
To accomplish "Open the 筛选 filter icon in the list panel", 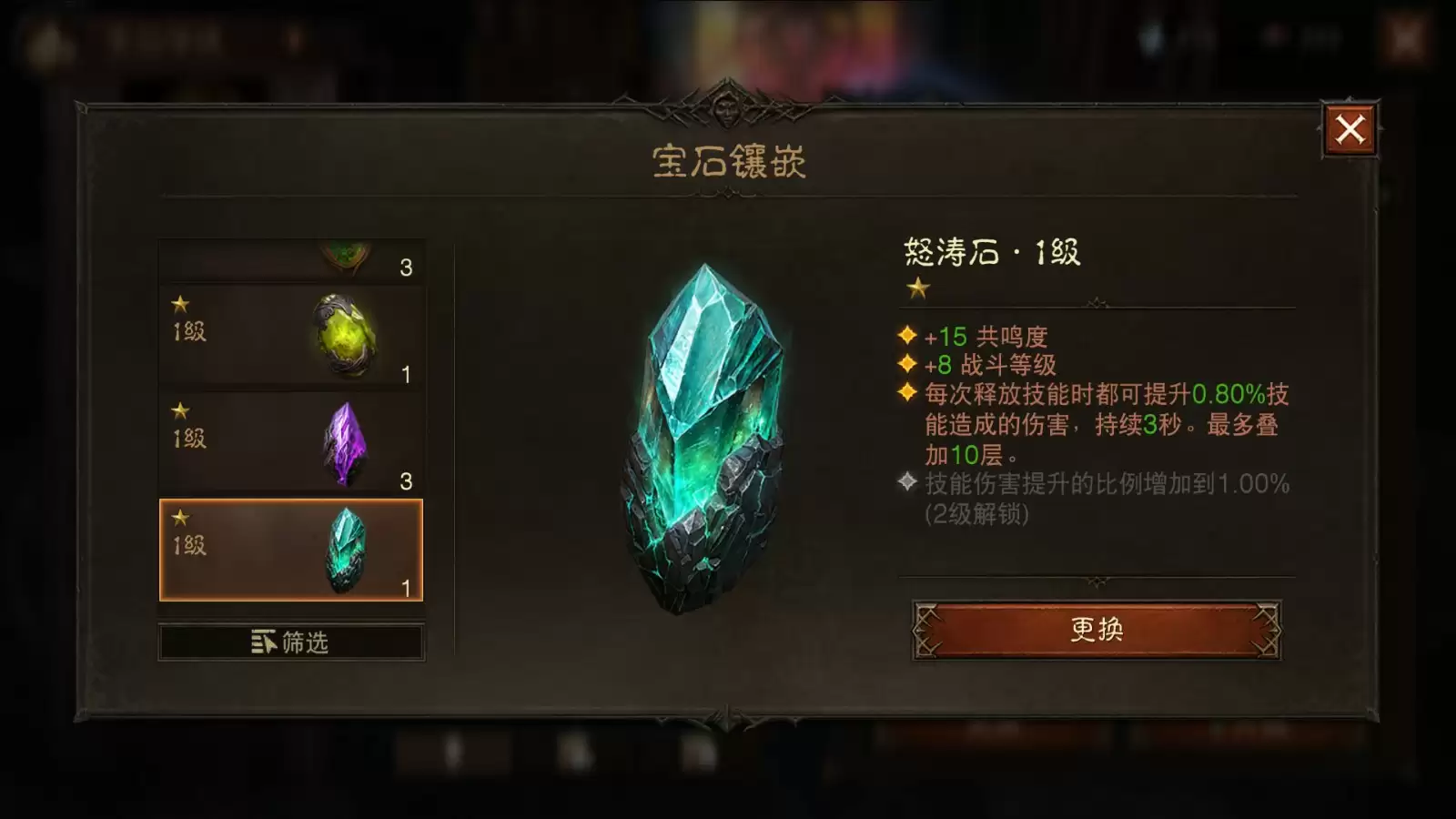I will pyautogui.click(x=263, y=642).
